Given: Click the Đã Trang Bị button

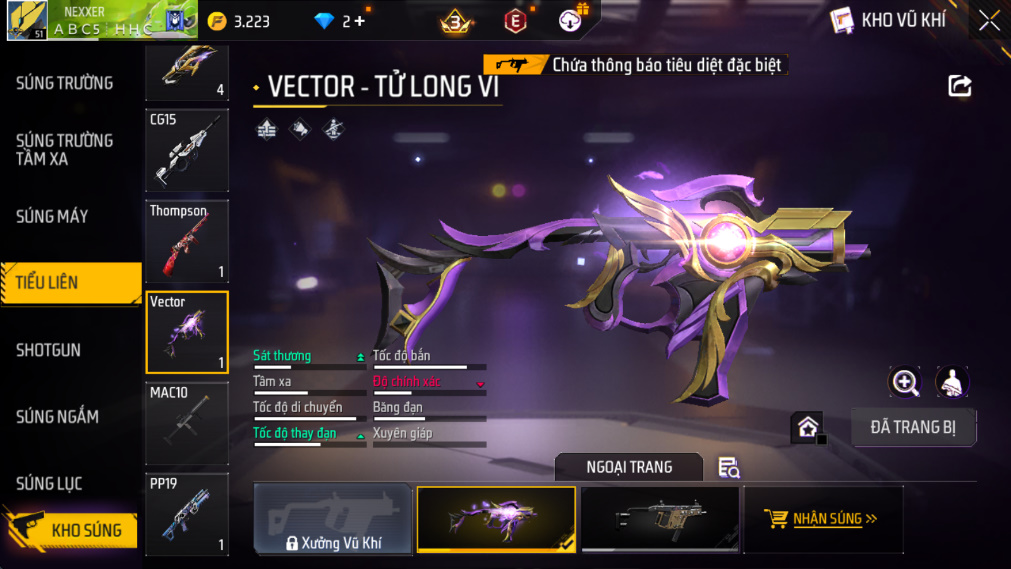Looking at the screenshot, I should [913, 427].
